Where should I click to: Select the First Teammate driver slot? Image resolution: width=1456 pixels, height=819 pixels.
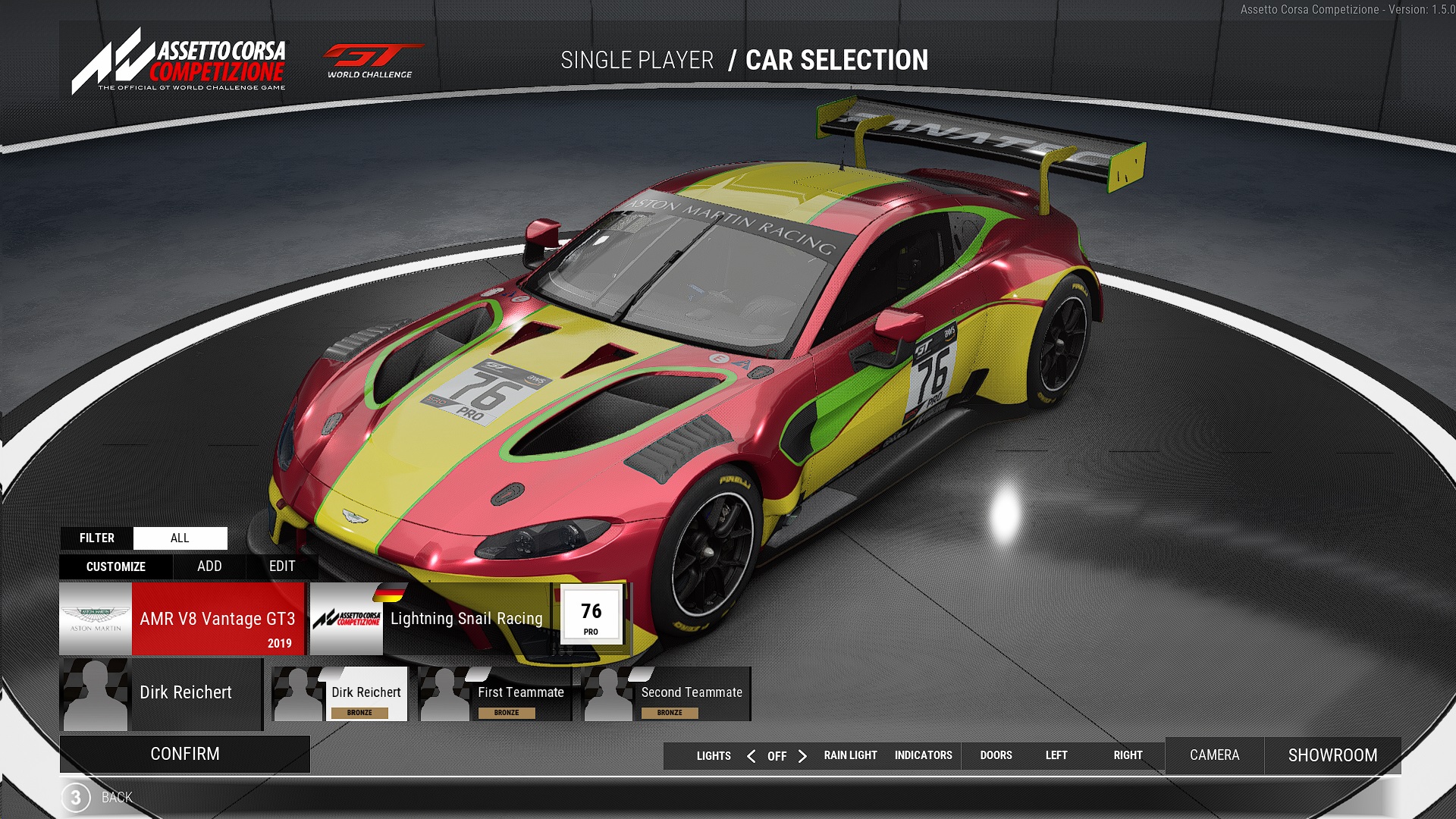point(494,694)
